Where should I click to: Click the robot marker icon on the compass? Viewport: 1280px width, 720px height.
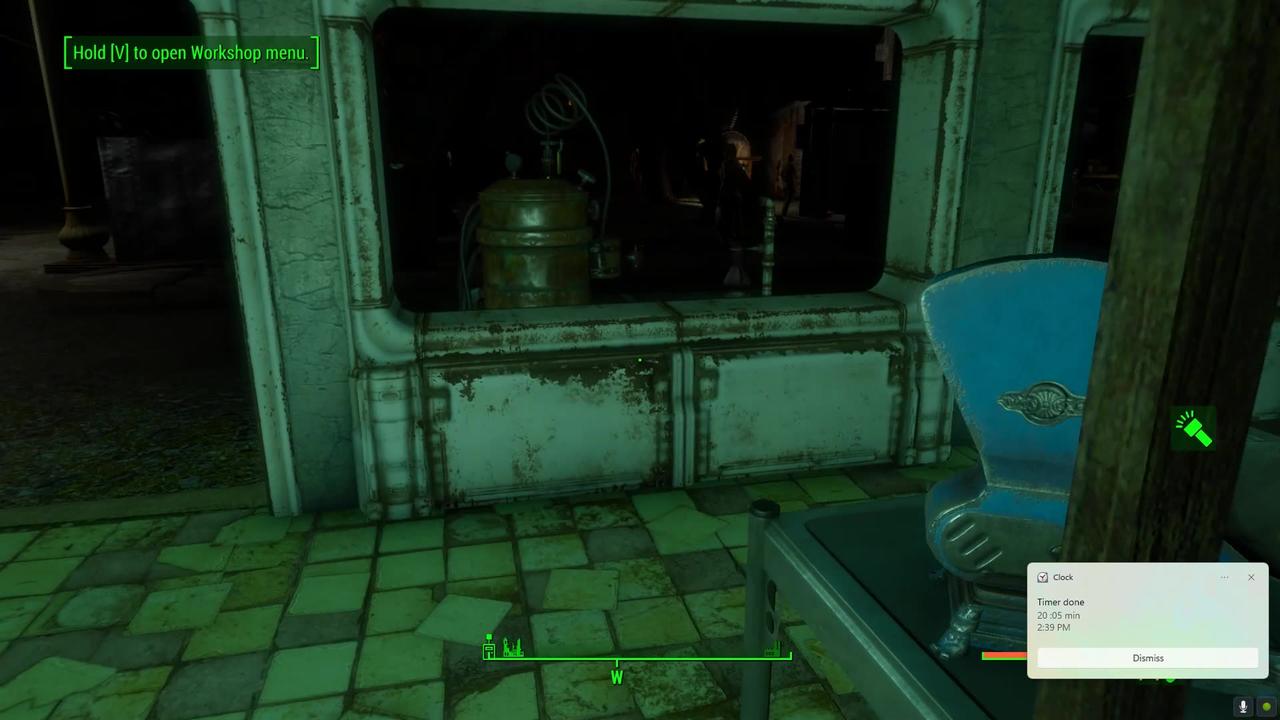pyautogui.click(x=488, y=647)
